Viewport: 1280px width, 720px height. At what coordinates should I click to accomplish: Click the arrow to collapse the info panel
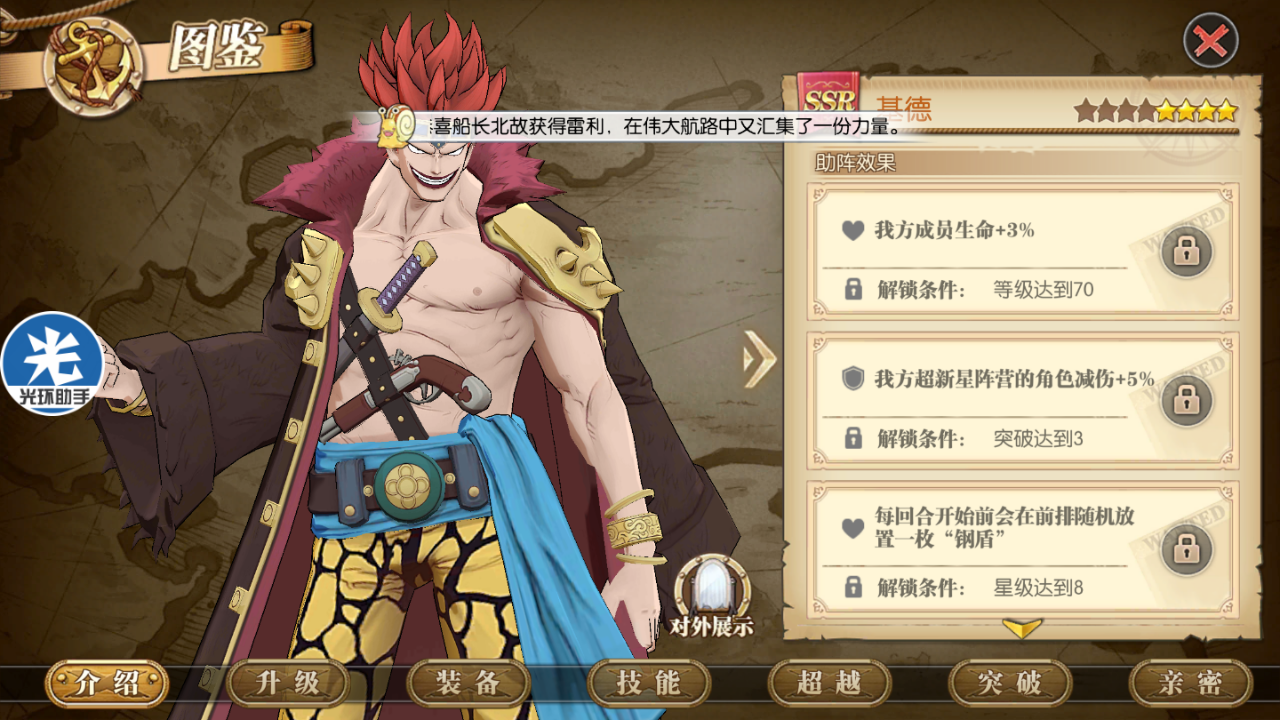pyautogui.click(x=760, y=358)
